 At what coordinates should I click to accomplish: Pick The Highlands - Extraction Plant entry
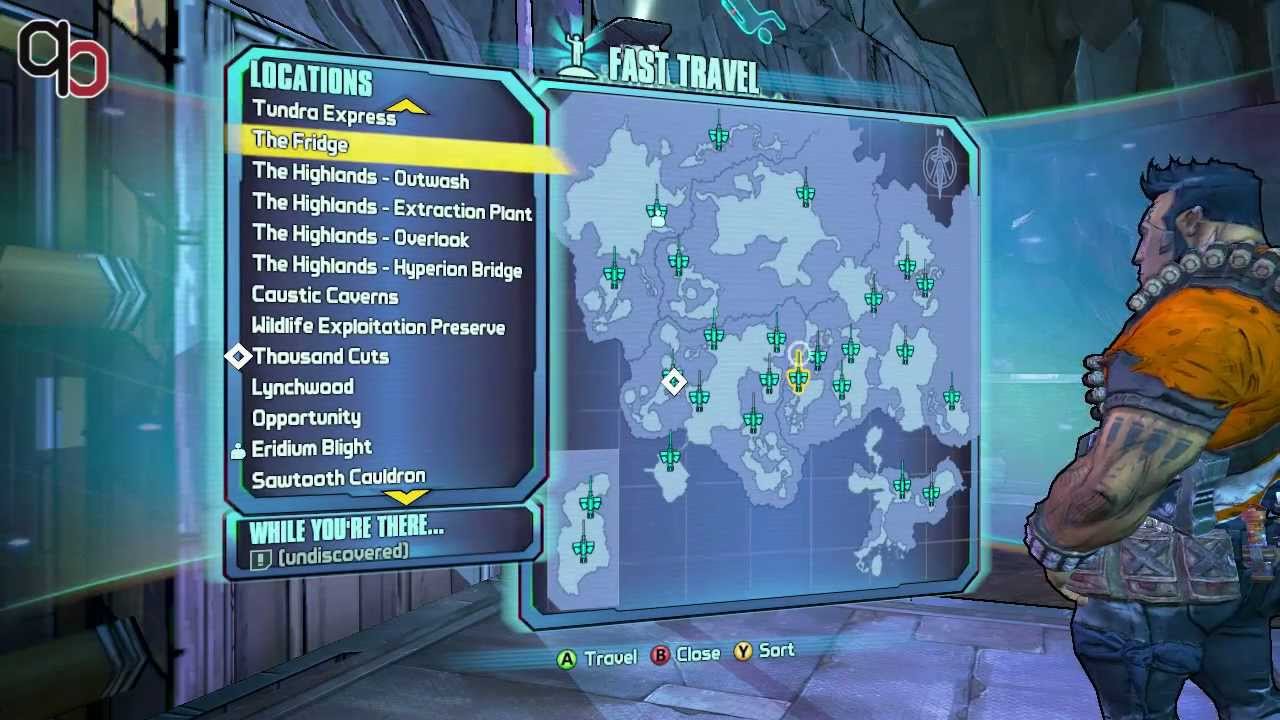(x=392, y=208)
